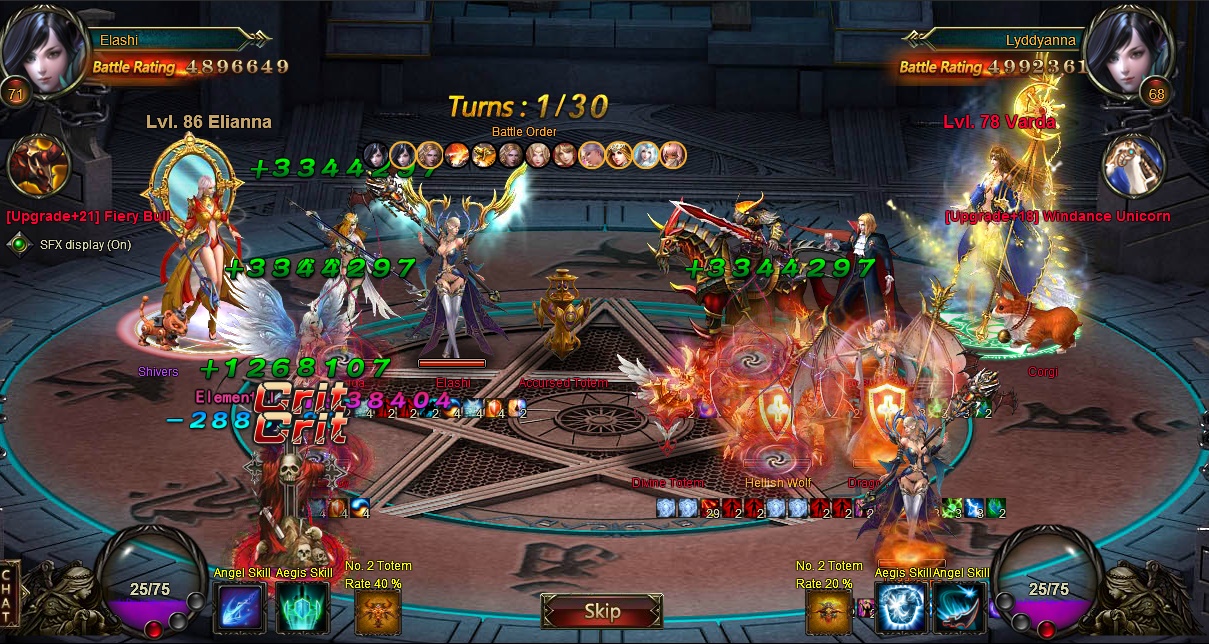Skip the battle animation
The width and height of the screenshot is (1209, 644).
602,611
